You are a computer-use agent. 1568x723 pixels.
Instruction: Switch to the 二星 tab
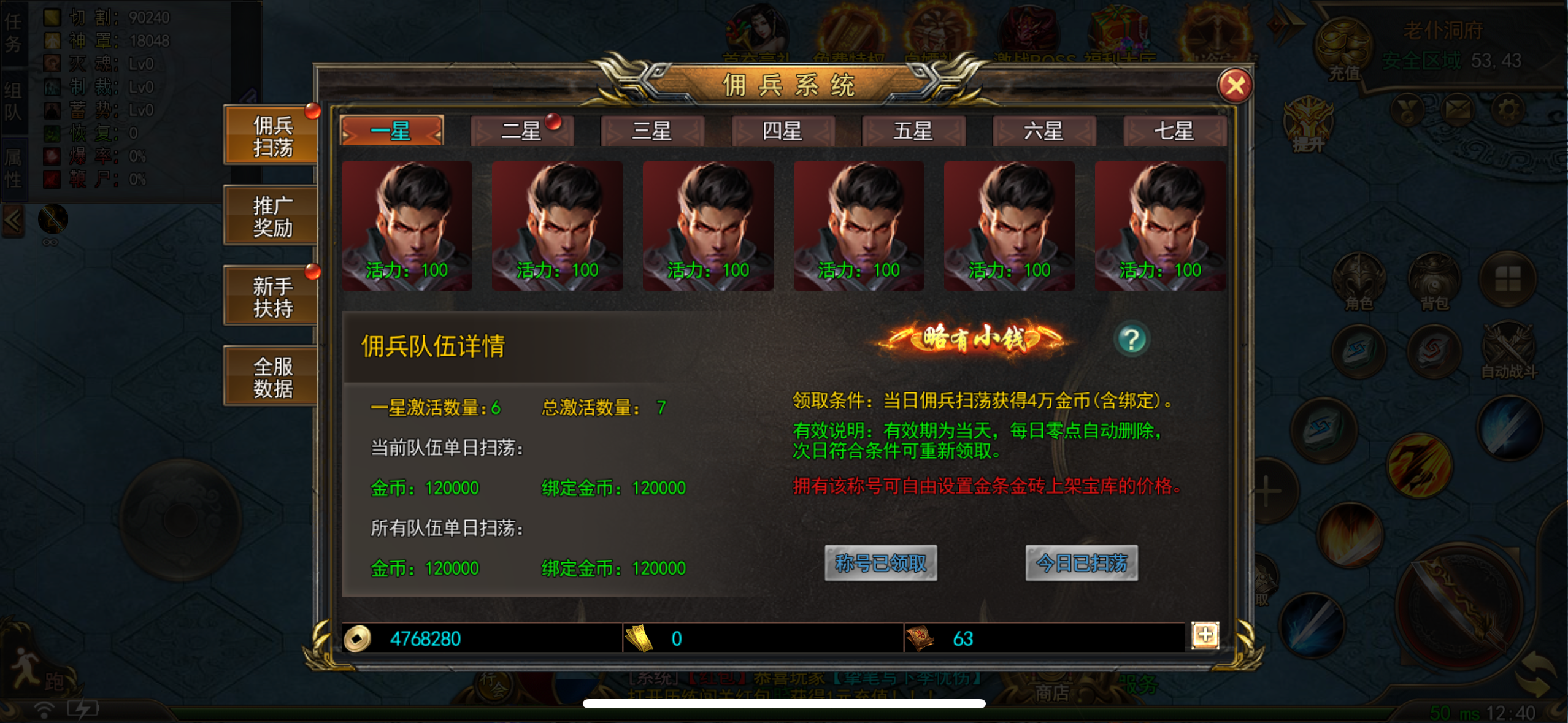(521, 131)
